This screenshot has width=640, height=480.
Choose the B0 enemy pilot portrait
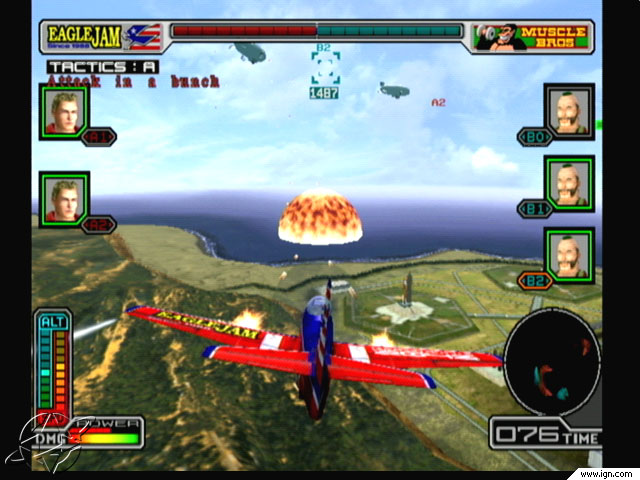569,109
